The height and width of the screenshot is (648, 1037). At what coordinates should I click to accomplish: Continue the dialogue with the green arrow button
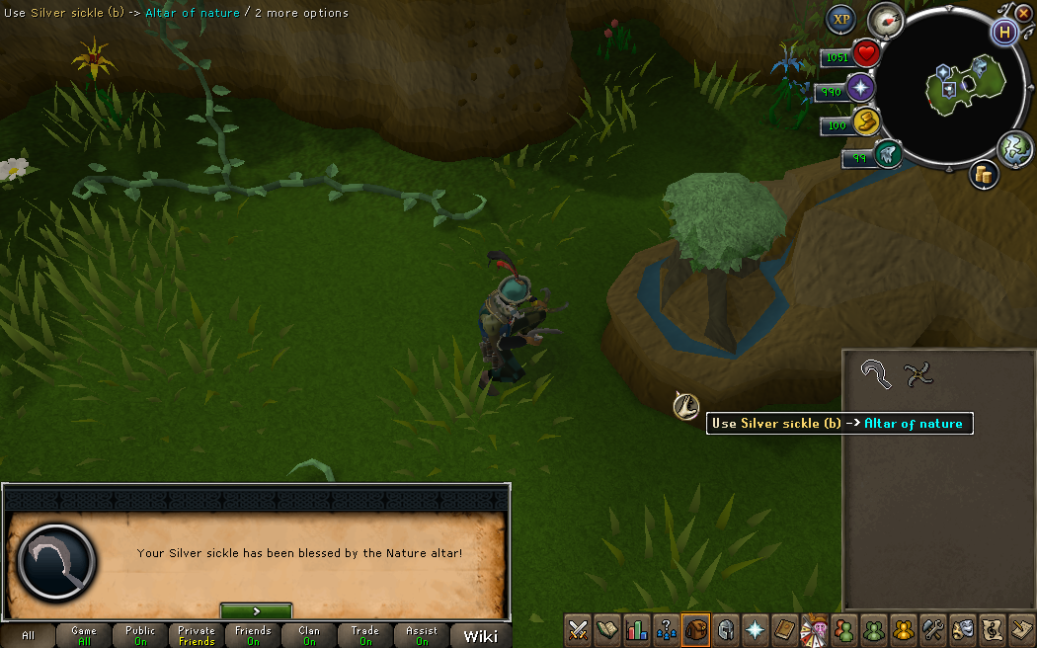[256, 611]
